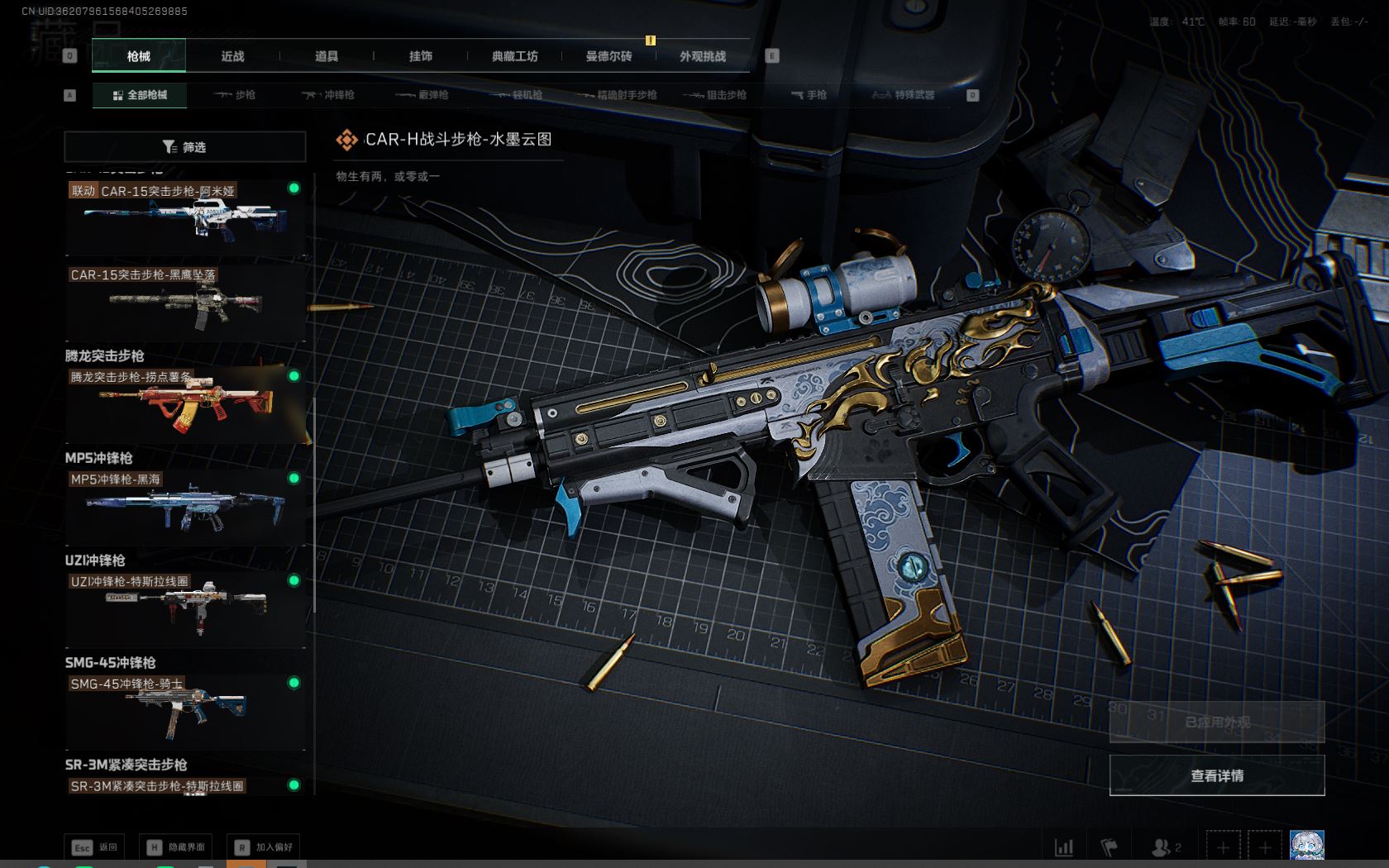Screen dimensions: 1389x868
Task: Switch to the 近战 melee tab
Action: click(232, 56)
